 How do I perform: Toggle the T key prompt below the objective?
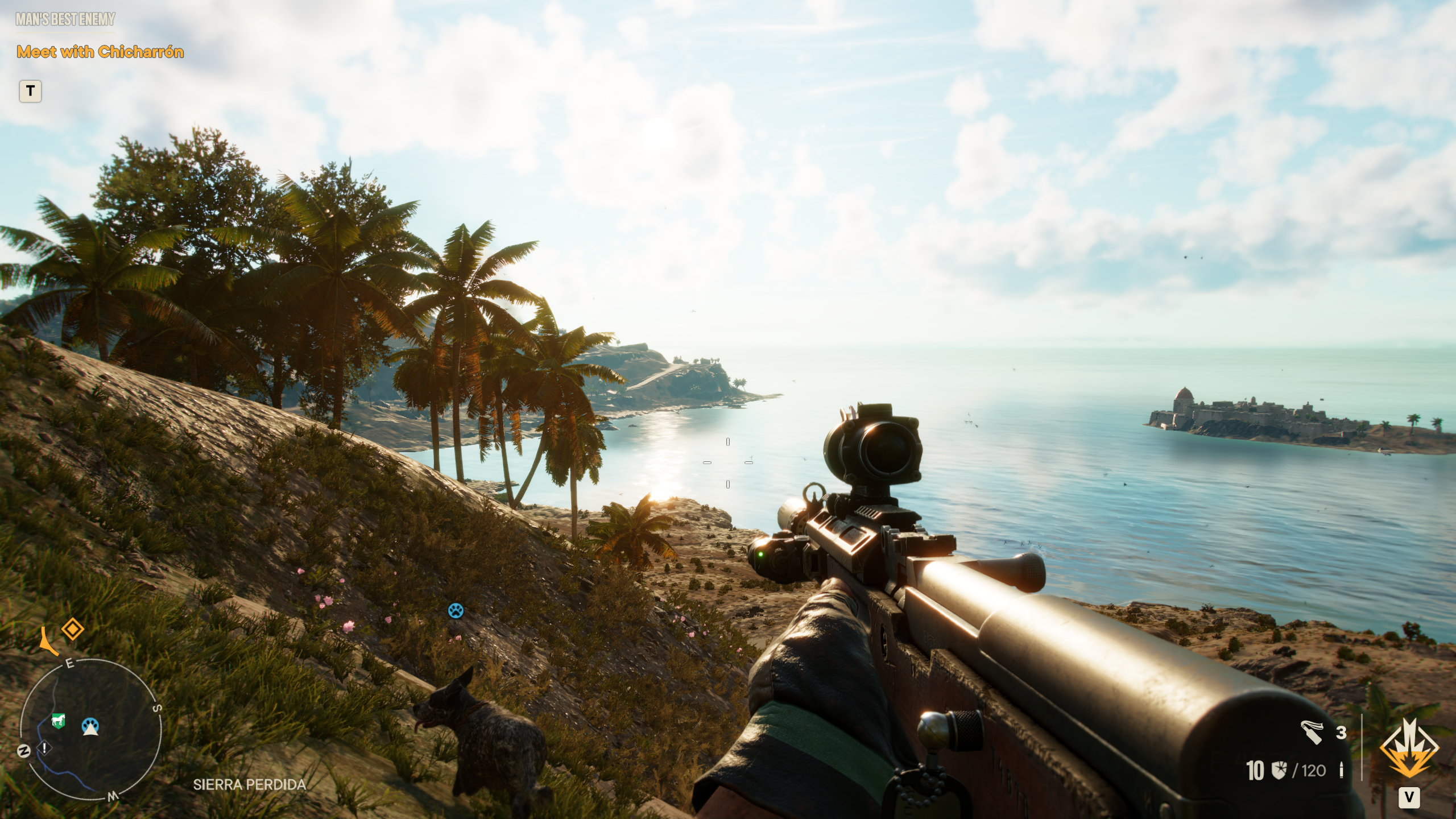(x=31, y=90)
